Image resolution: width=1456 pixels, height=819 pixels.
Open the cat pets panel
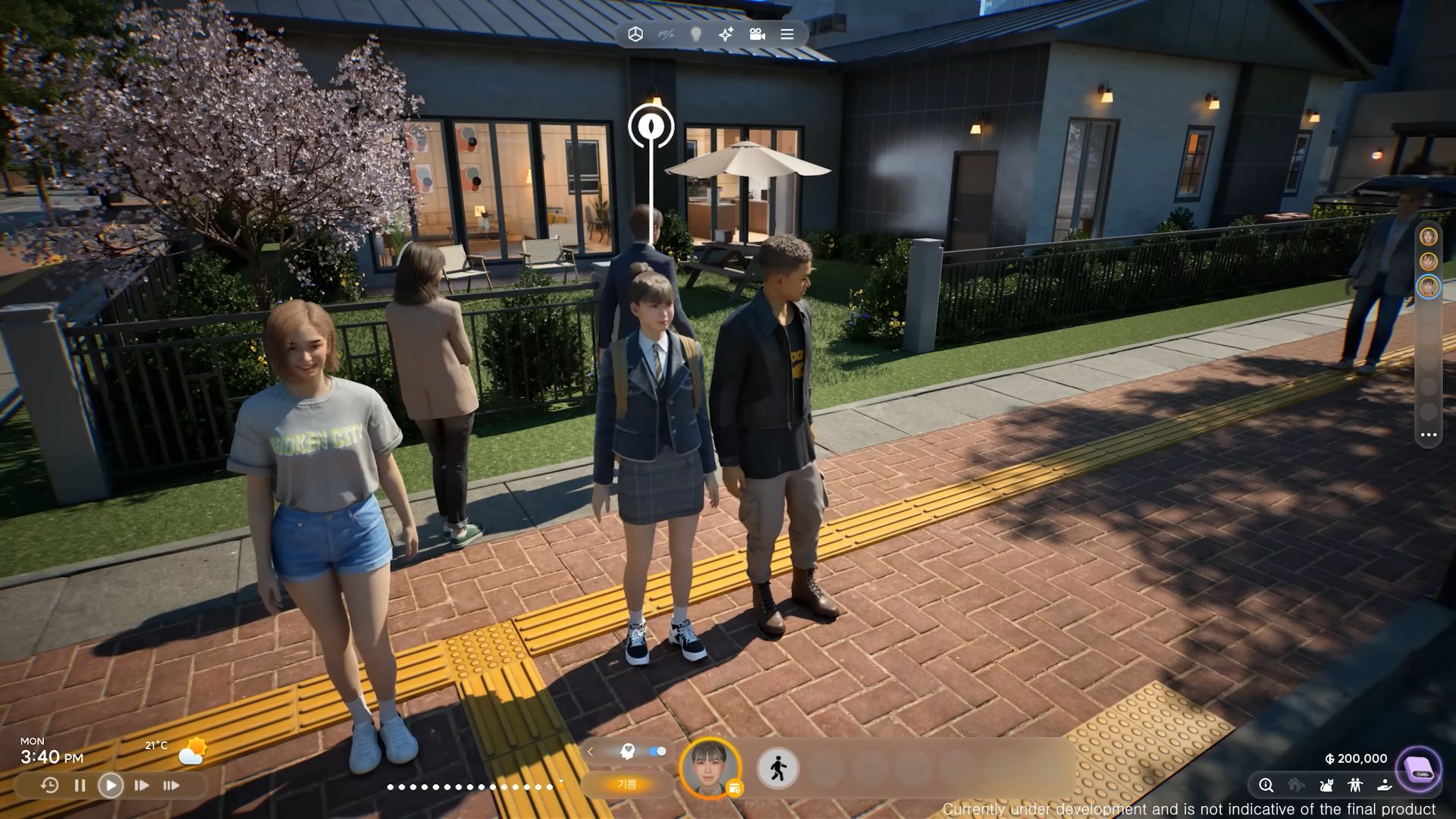pos(1326,786)
